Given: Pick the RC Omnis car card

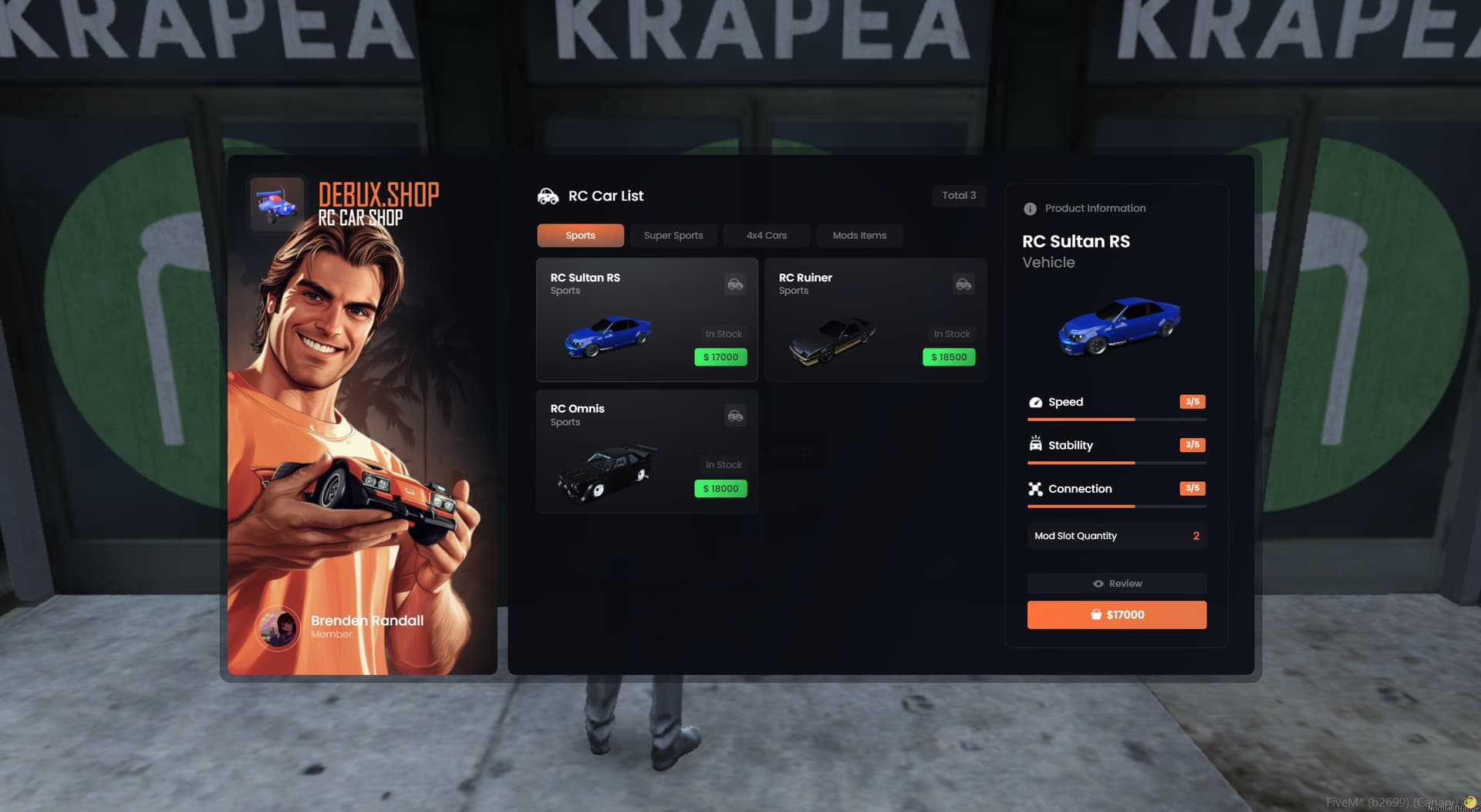Looking at the screenshot, I should [x=646, y=451].
